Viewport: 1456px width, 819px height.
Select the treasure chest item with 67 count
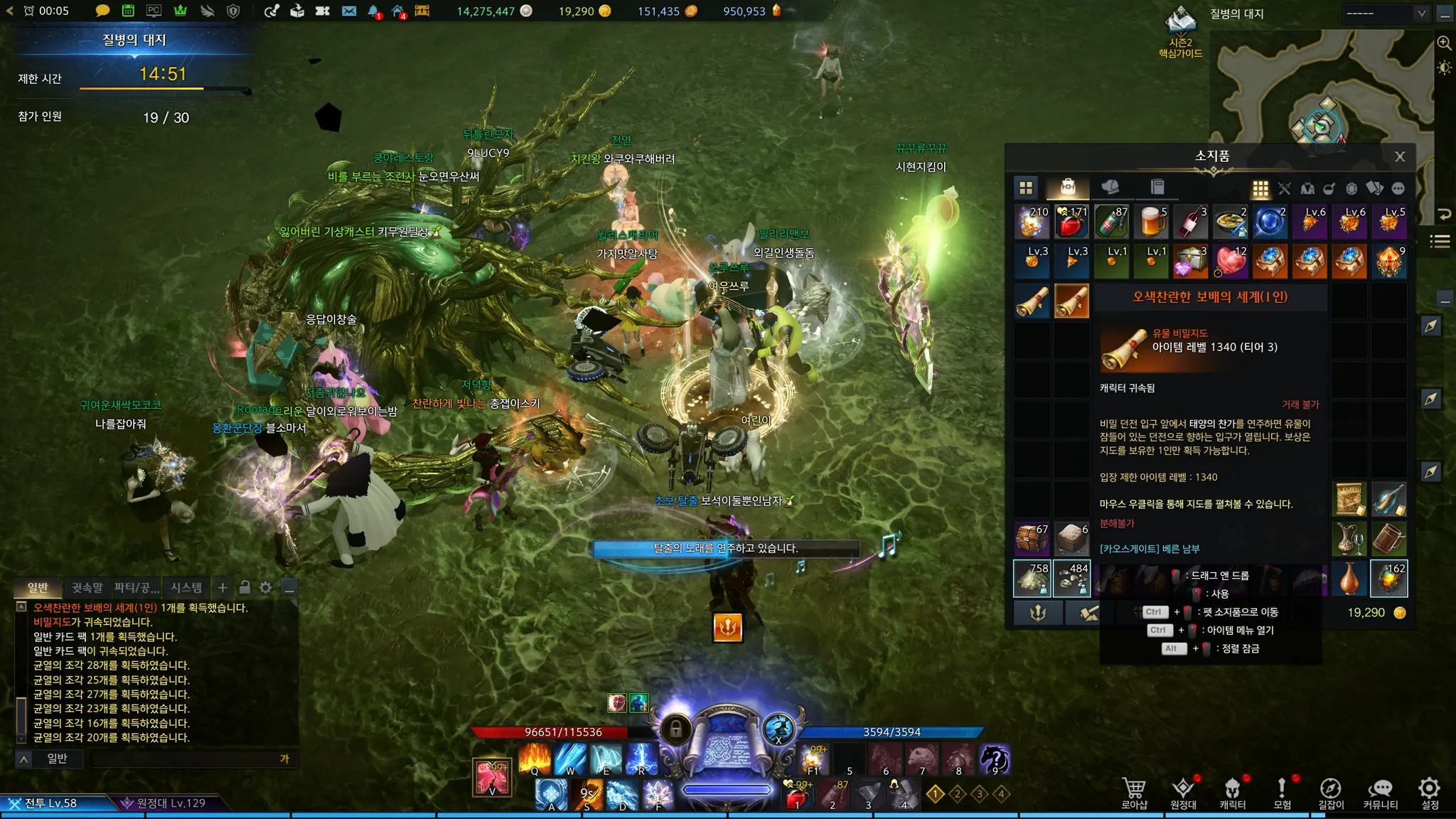pos(1032,539)
